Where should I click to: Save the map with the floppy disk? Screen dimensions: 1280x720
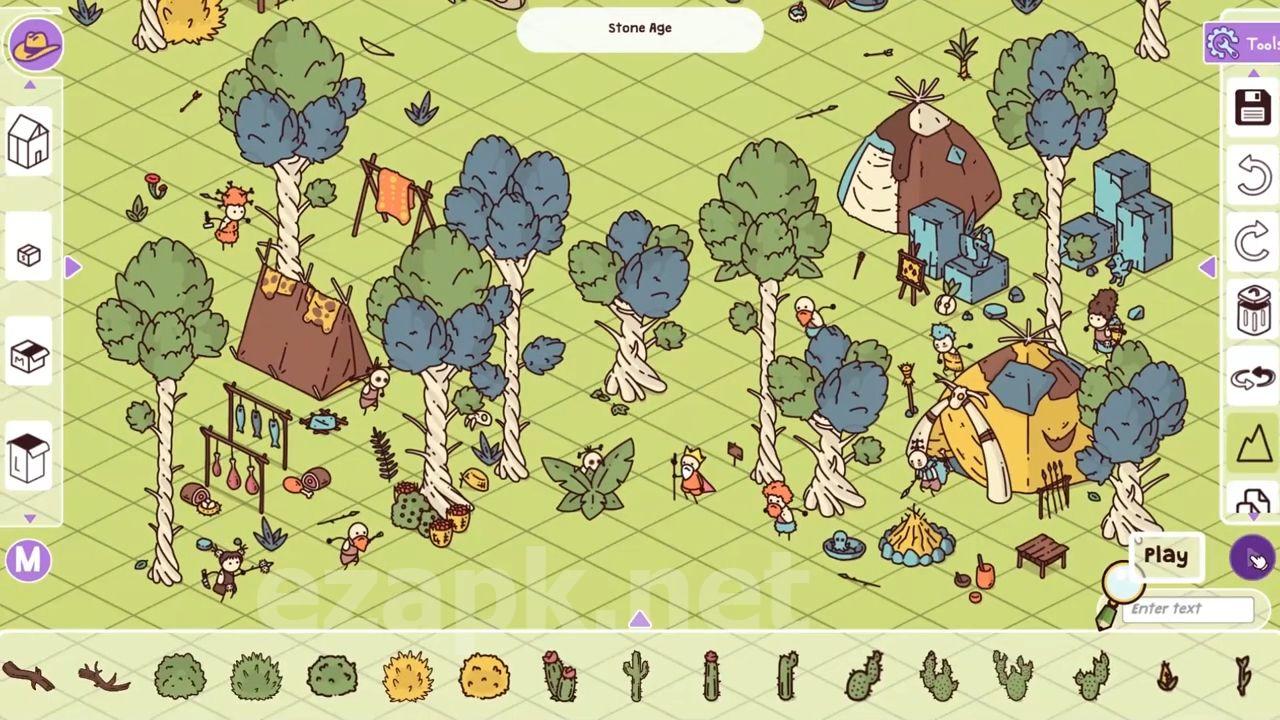1253,107
